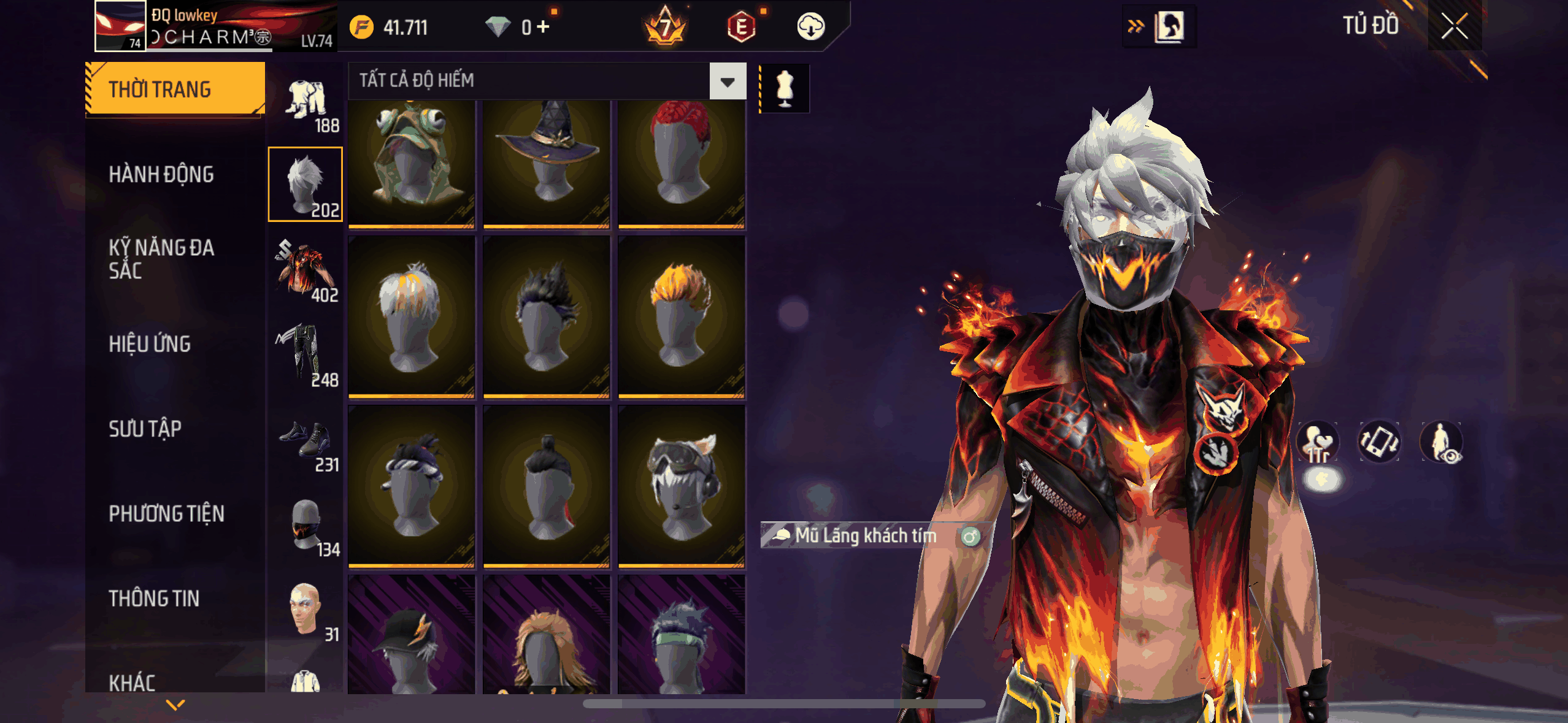Image resolution: width=1568 pixels, height=723 pixels.
Task: Select the KỸ NĂNG ĐA SẮC tab
Action: pos(161,258)
